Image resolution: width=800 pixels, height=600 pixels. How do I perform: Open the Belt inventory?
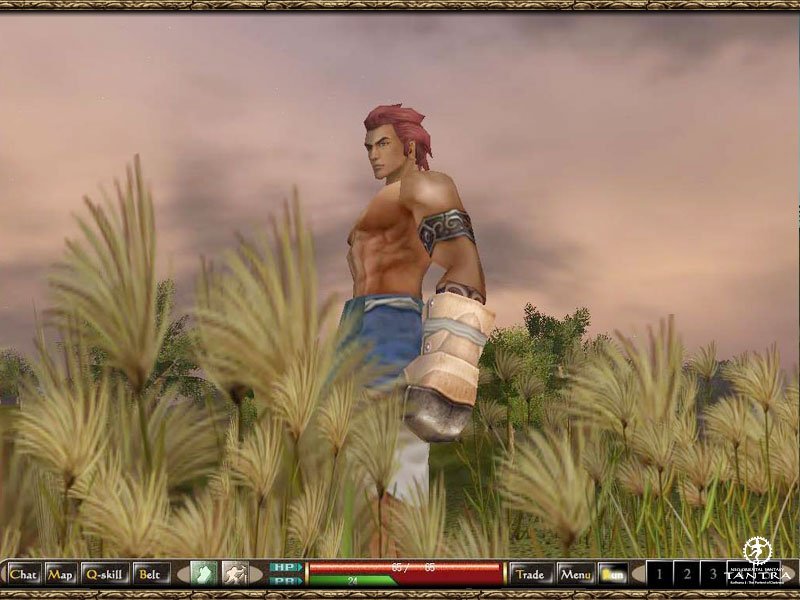[150, 574]
